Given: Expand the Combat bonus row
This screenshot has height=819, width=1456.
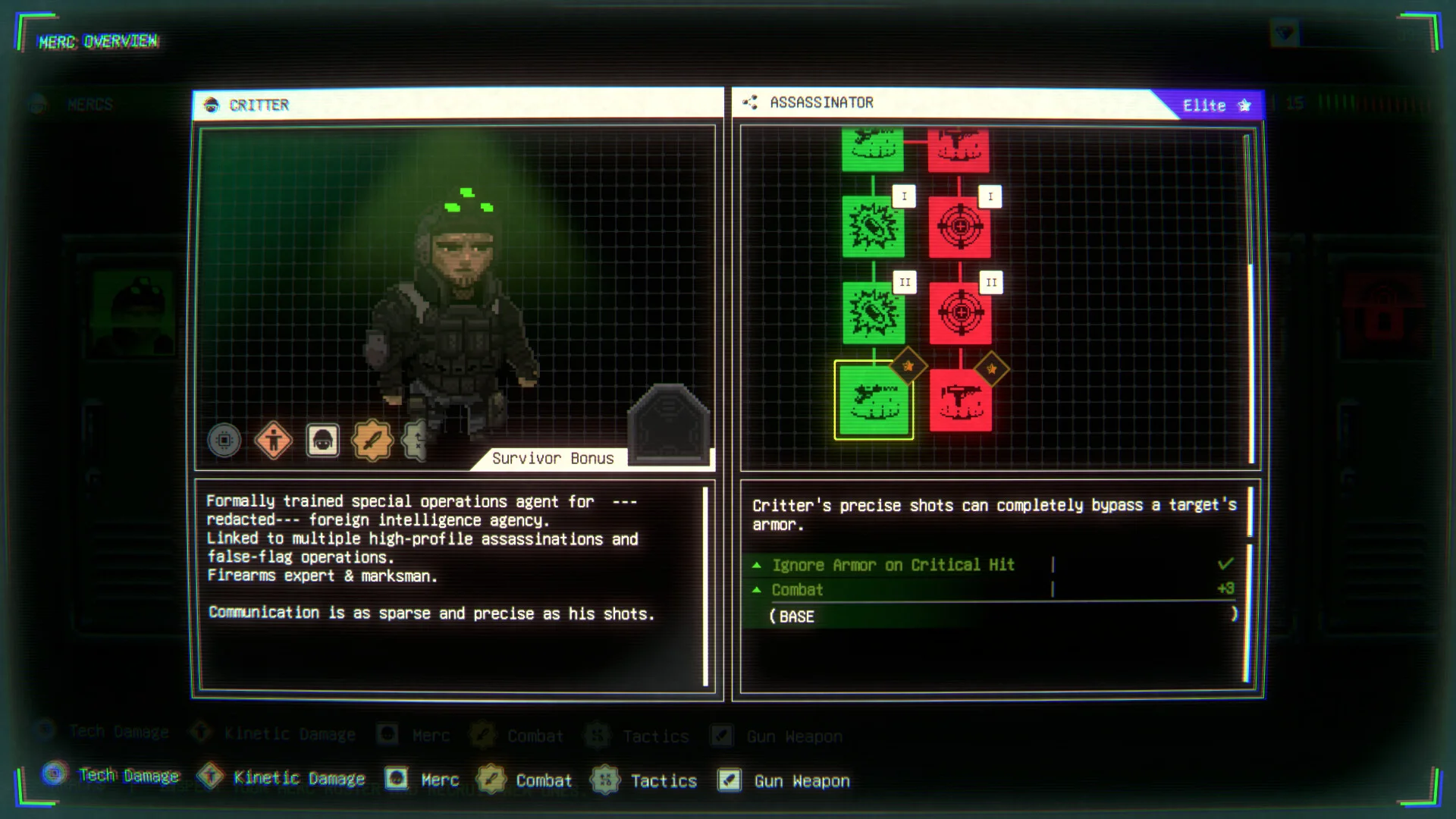Looking at the screenshot, I should coord(797,590).
